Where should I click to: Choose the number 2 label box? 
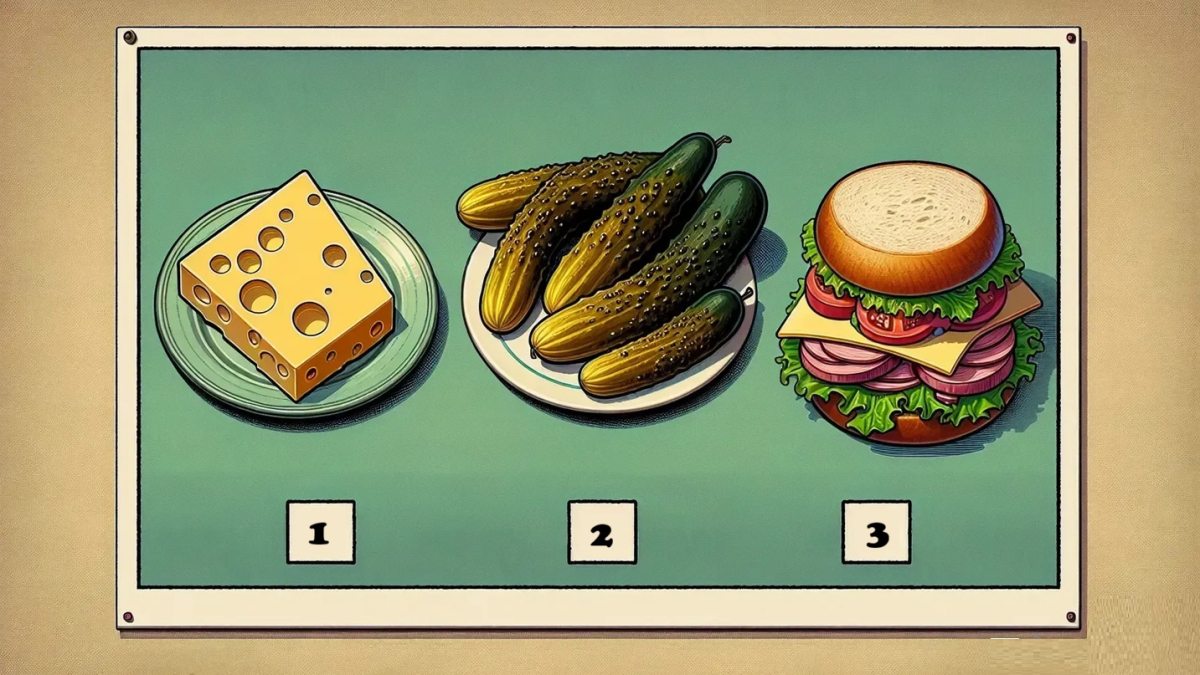click(602, 532)
